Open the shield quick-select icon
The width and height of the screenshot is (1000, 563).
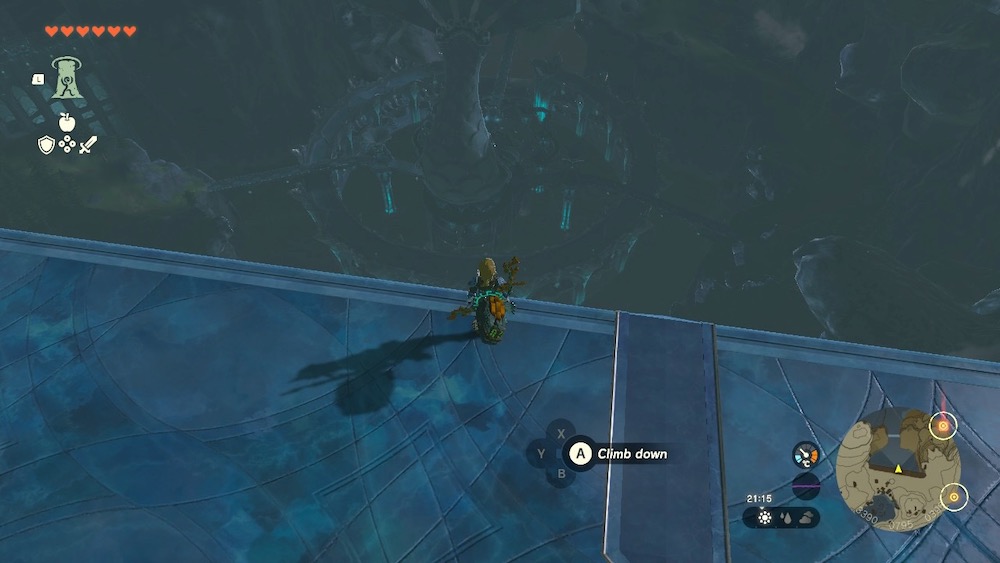click(46, 145)
